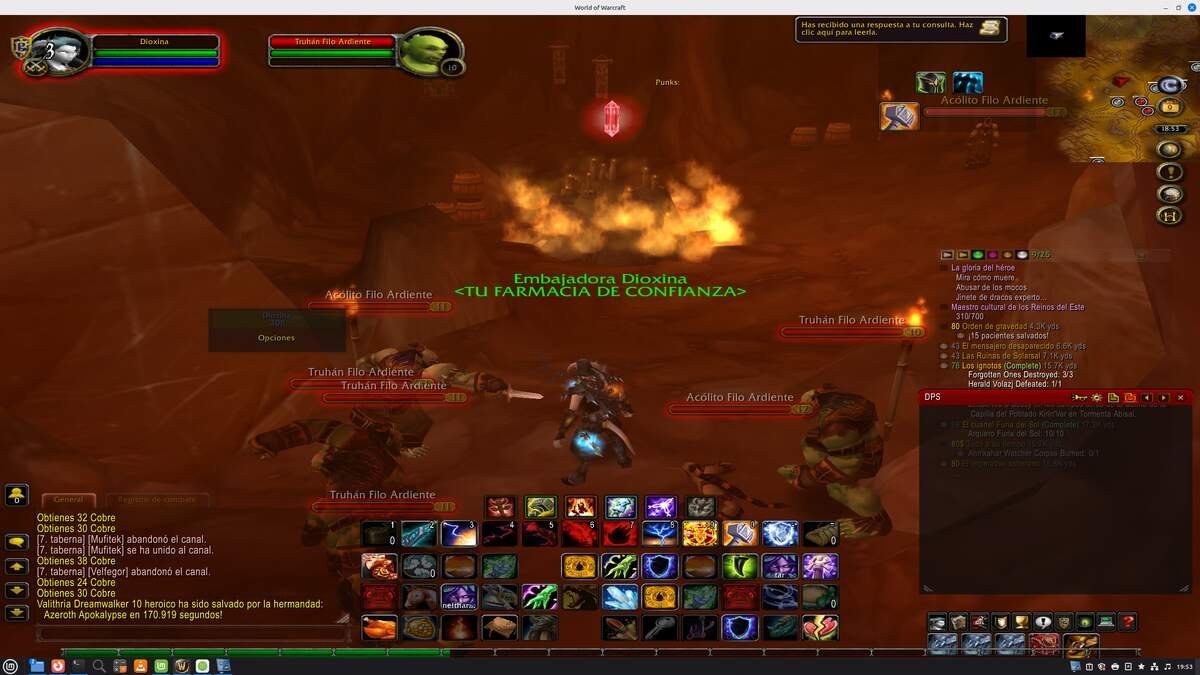1200x675 pixels.
Task: Open the GM ticket response notification
Action: pyautogui.click(x=900, y=29)
